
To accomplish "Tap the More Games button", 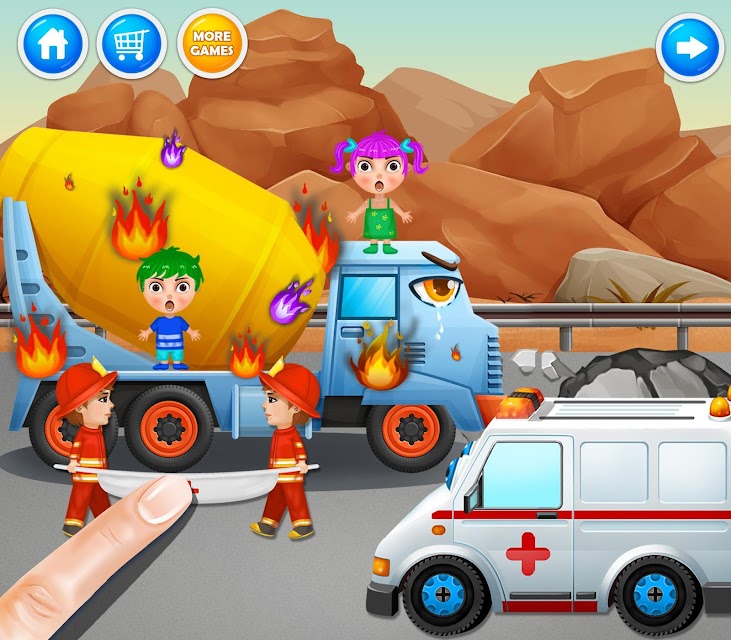I will (212, 44).
